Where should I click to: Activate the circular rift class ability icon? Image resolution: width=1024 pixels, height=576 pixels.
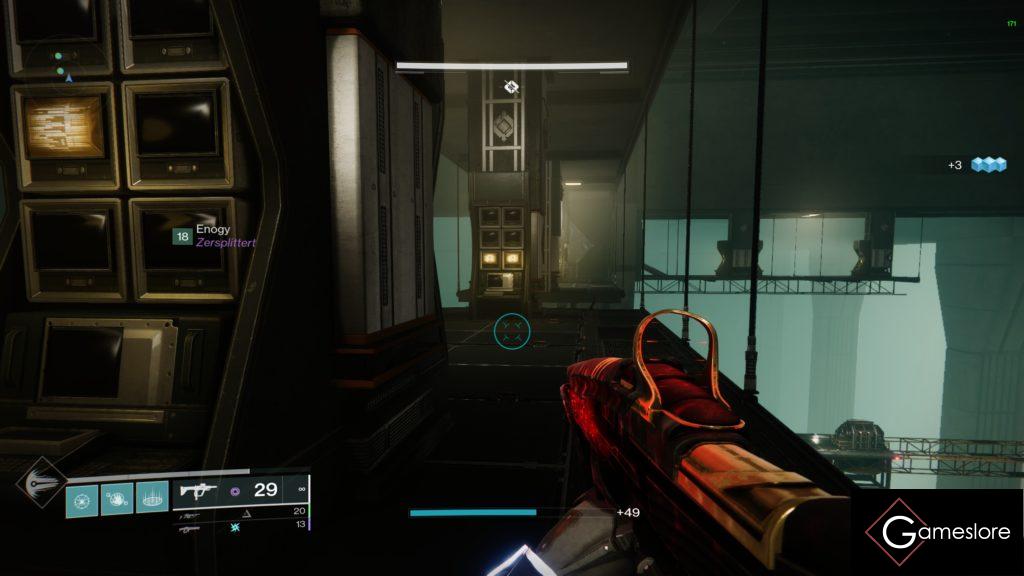152,499
